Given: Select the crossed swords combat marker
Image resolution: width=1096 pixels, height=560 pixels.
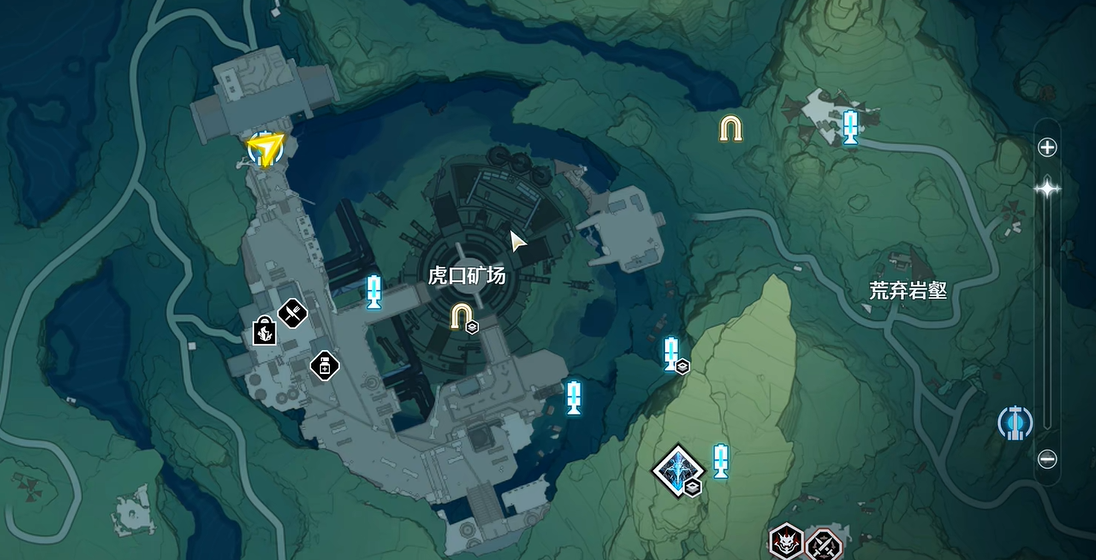Looking at the screenshot, I should tap(823, 544).
